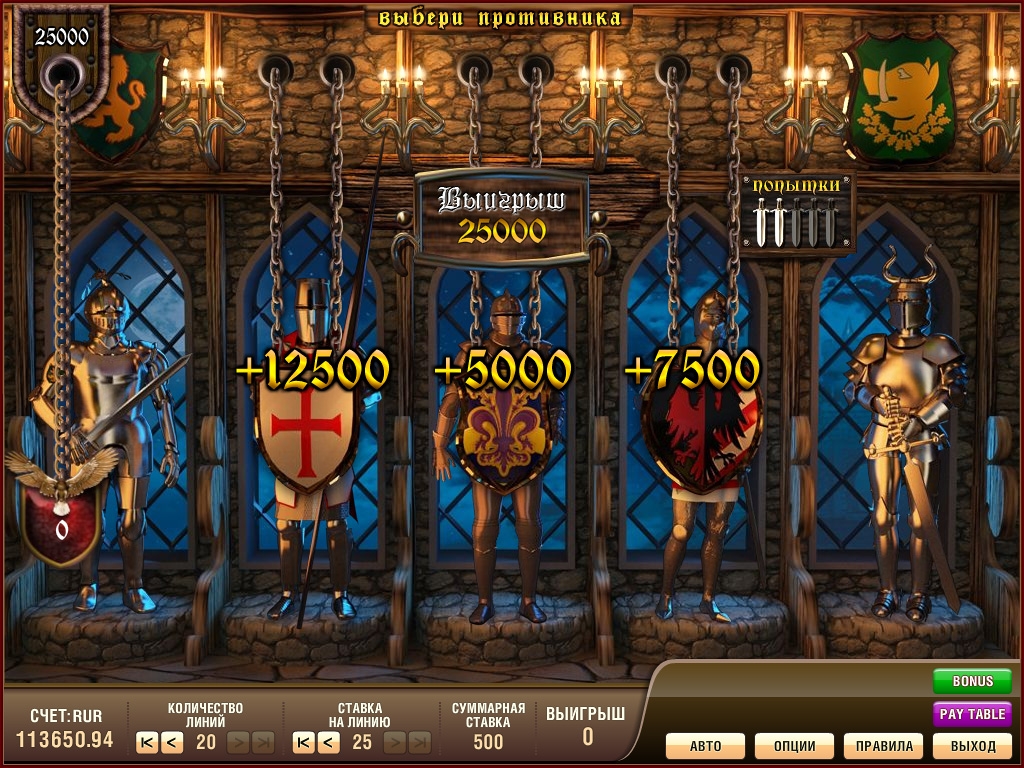Set КОЛИЧЕСТВО ЛИНИЙ to its maximum
Viewport: 1024px width, 768px height.
coord(263,742)
